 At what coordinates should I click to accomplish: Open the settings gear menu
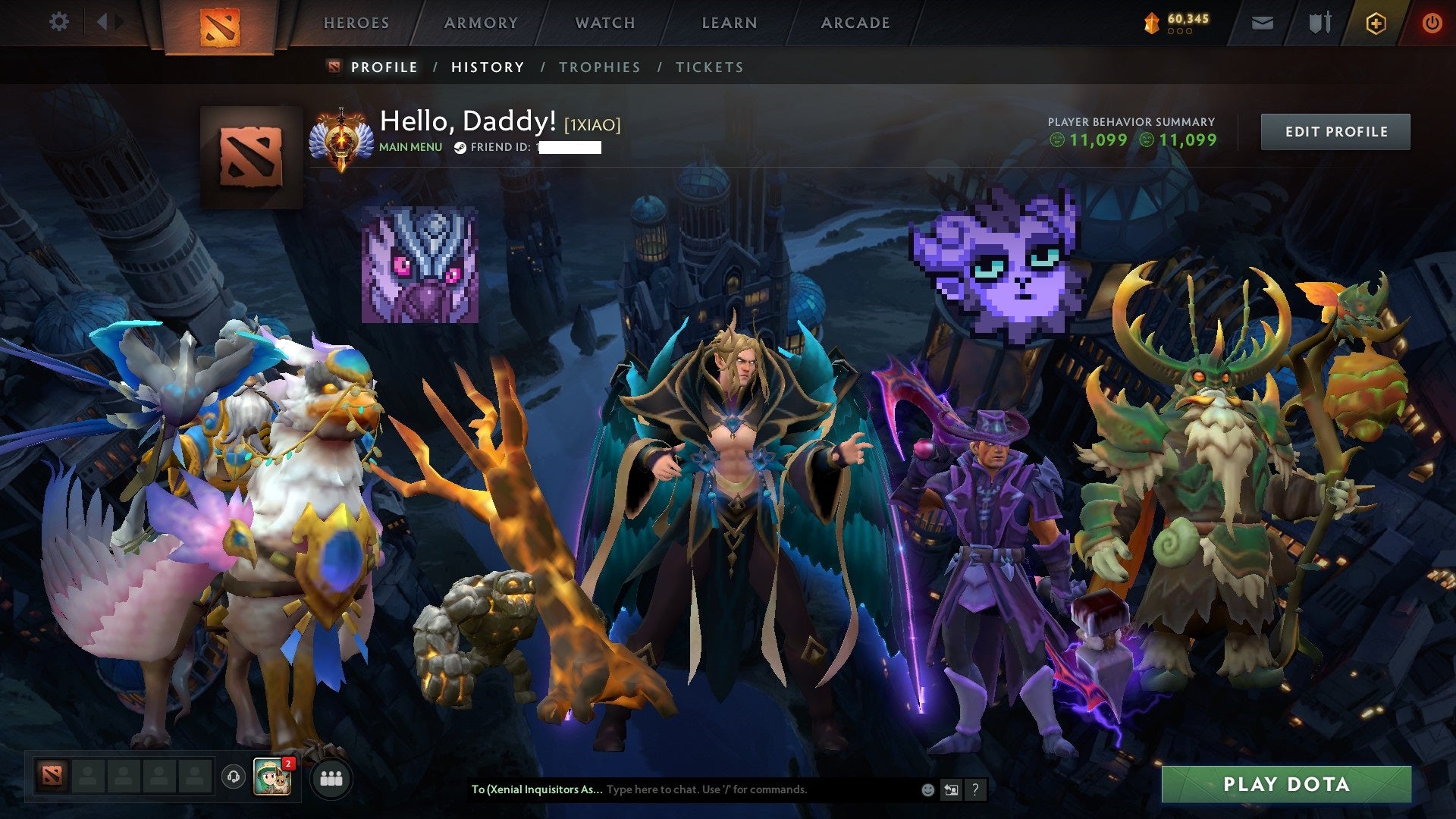[x=59, y=23]
